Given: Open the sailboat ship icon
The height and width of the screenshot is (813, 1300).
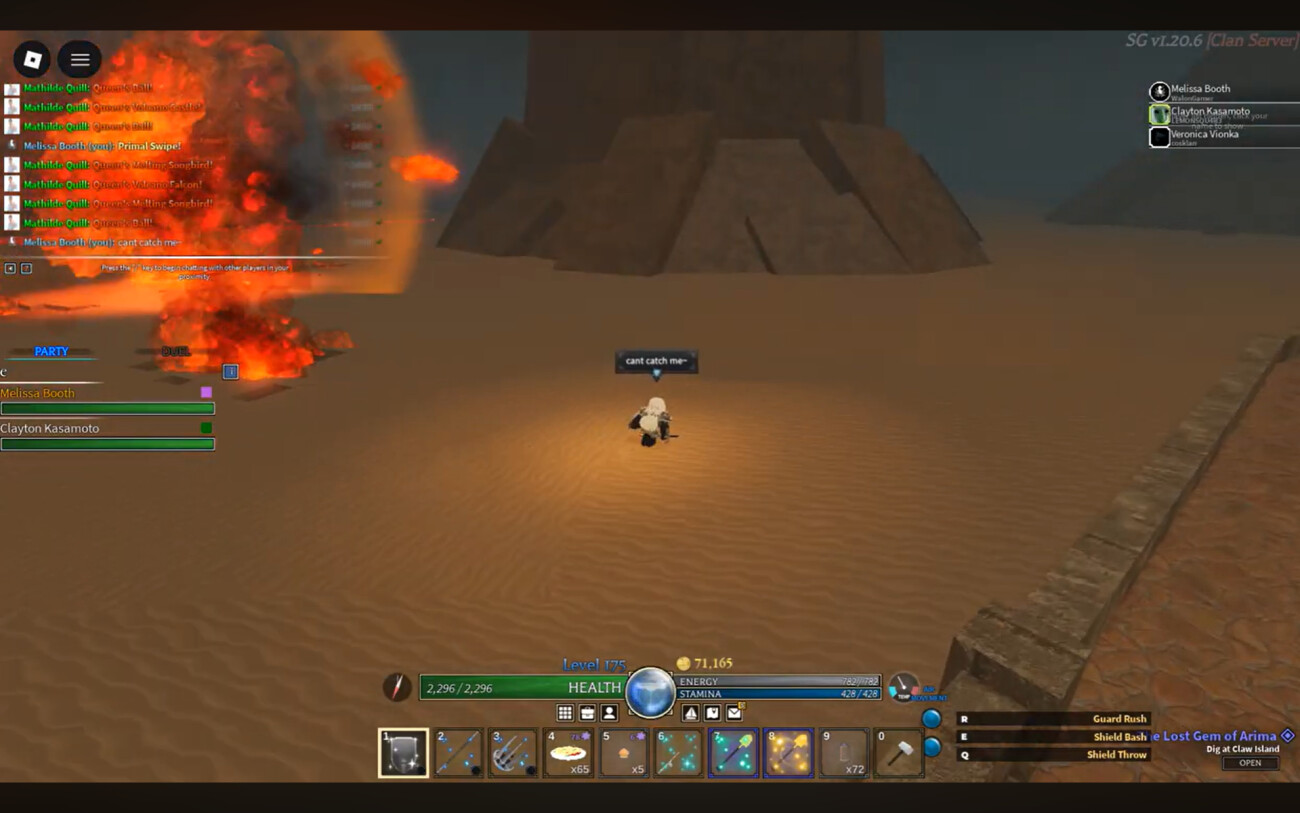Looking at the screenshot, I should (x=690, y=713).
